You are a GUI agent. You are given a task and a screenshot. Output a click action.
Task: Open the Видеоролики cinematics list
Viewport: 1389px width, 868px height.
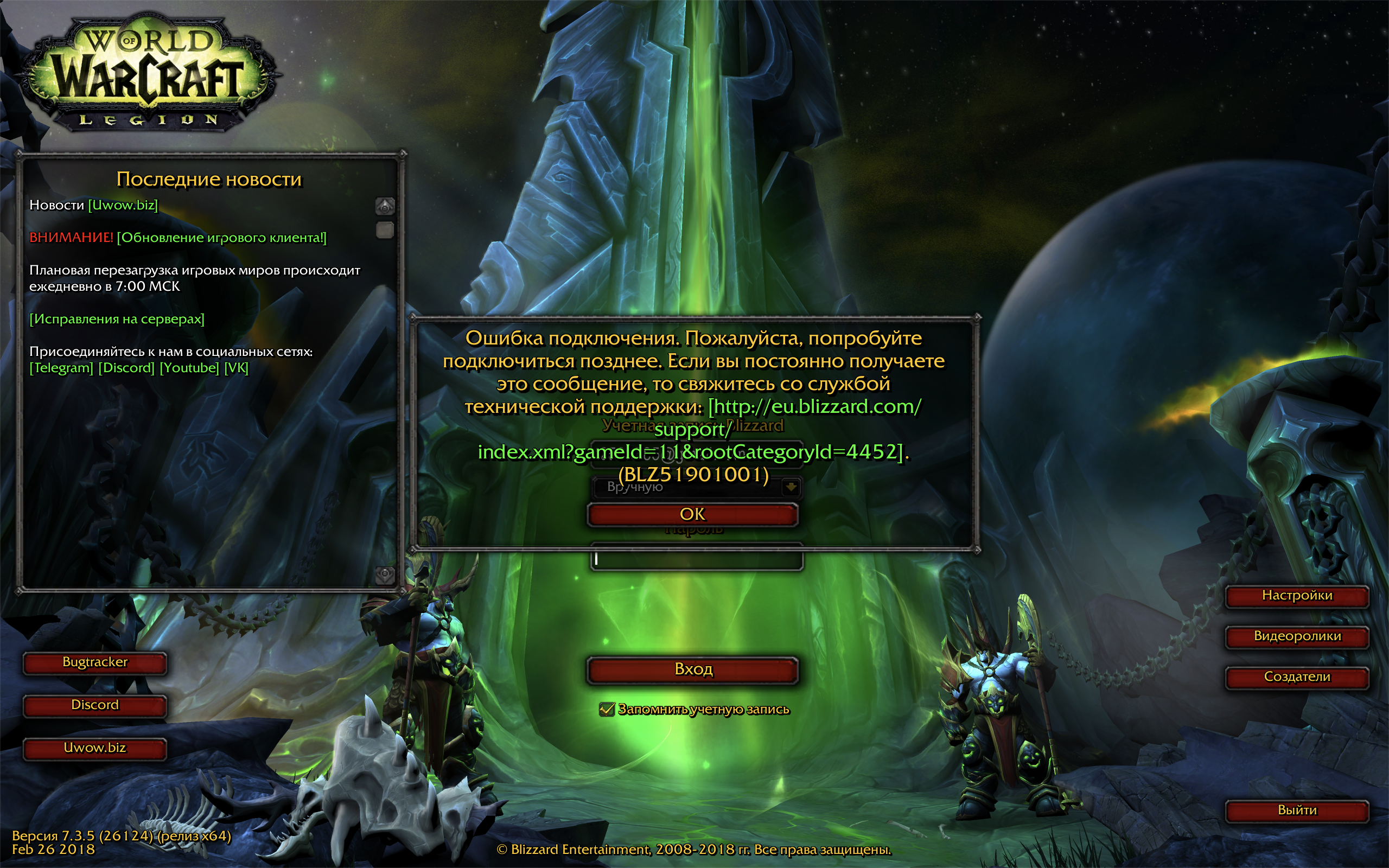[1297, 636]
